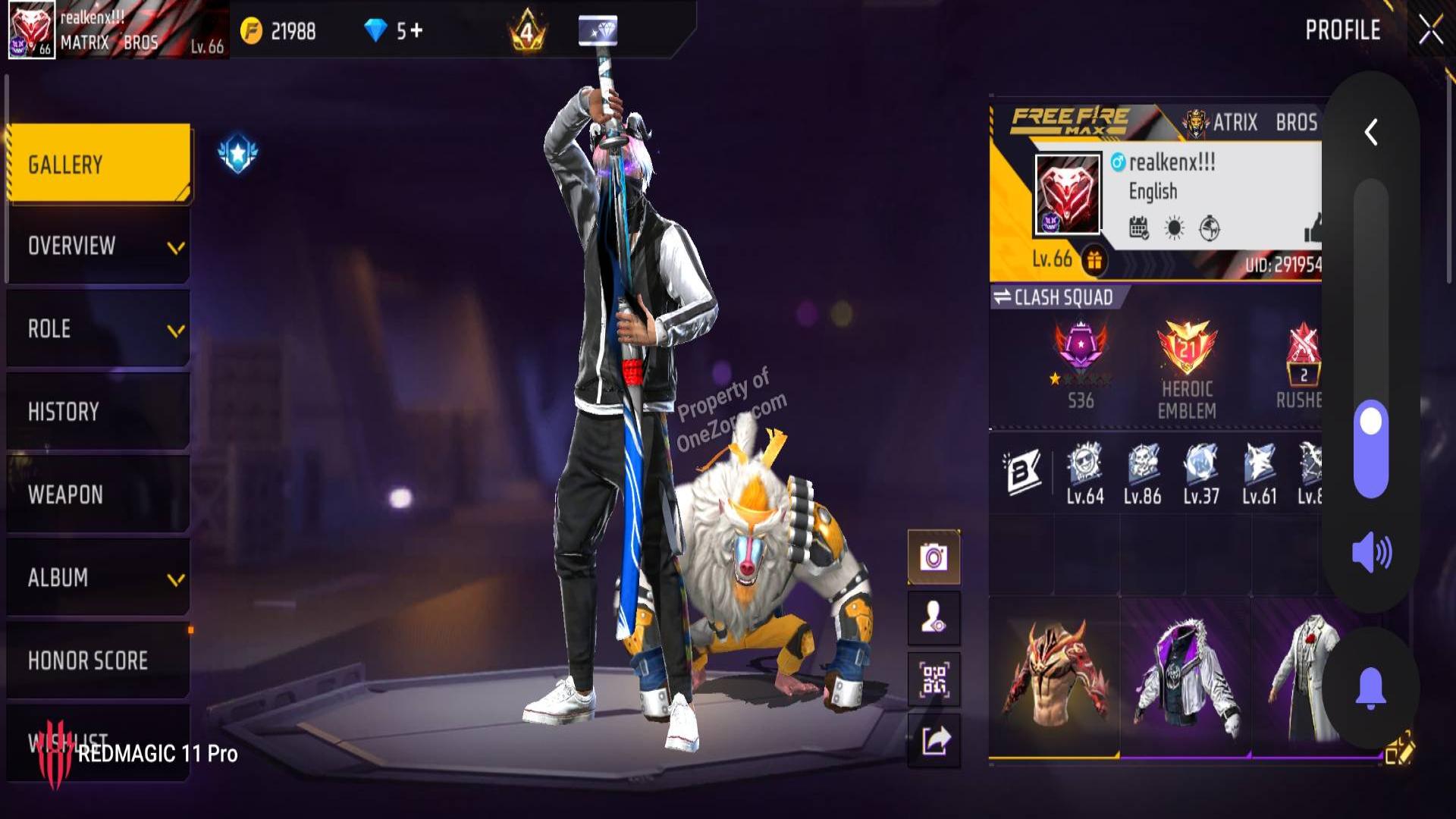Collapse the side volume panel arrow

click(1371, 133)
